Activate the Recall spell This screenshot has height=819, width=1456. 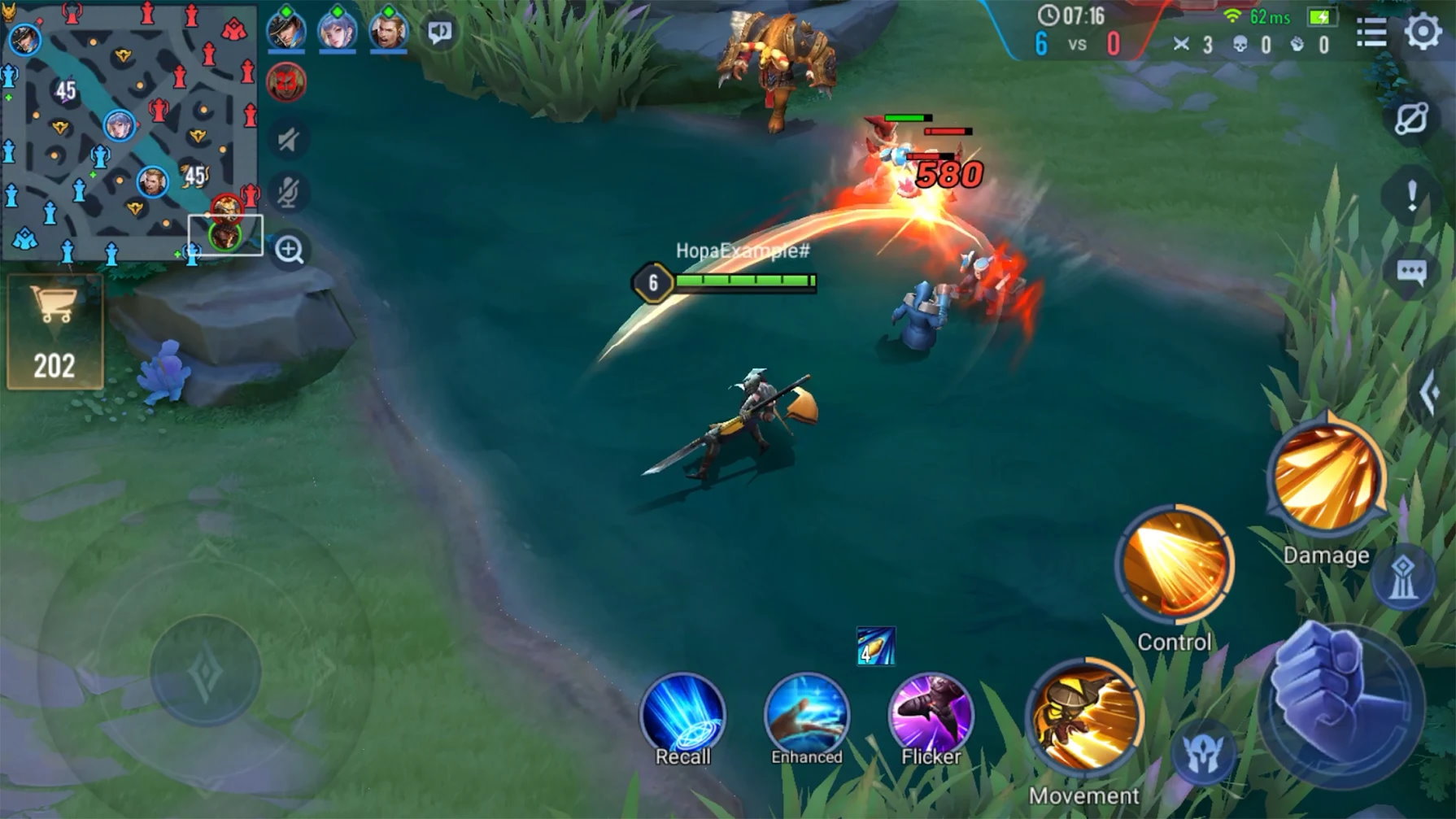tap(682, 715)
